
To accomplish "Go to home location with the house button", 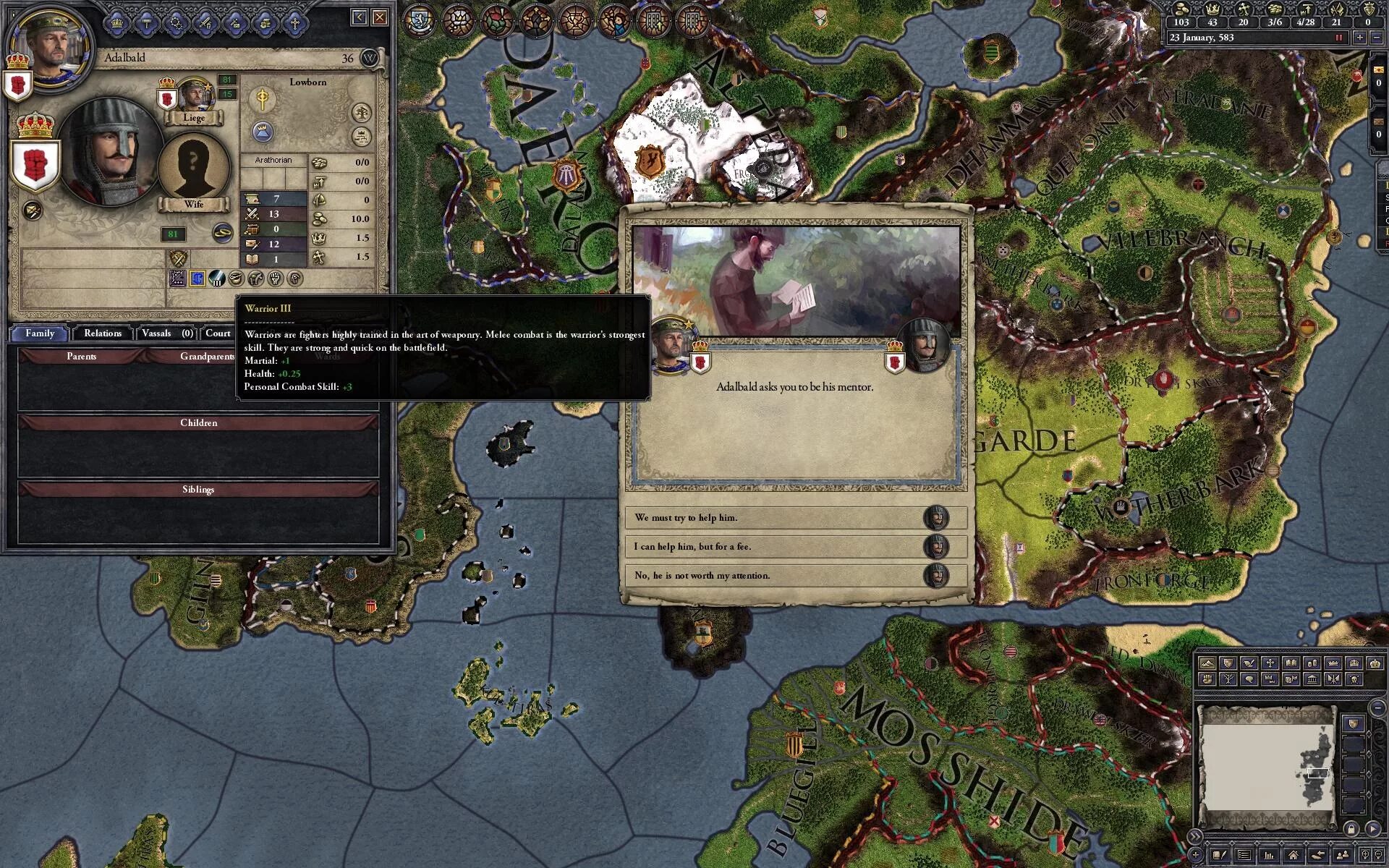I will pos(1293,856).
